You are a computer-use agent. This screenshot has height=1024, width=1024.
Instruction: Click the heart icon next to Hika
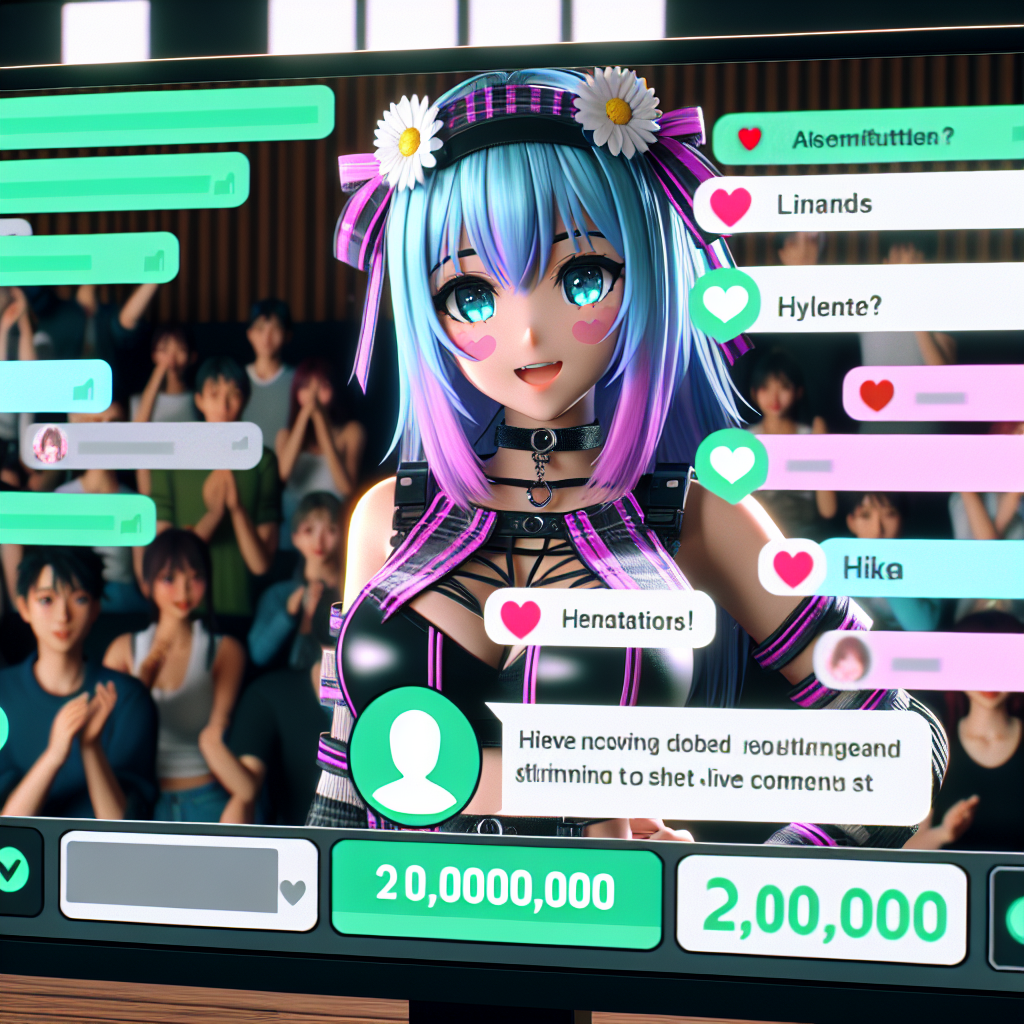click(x=792, y=569)
